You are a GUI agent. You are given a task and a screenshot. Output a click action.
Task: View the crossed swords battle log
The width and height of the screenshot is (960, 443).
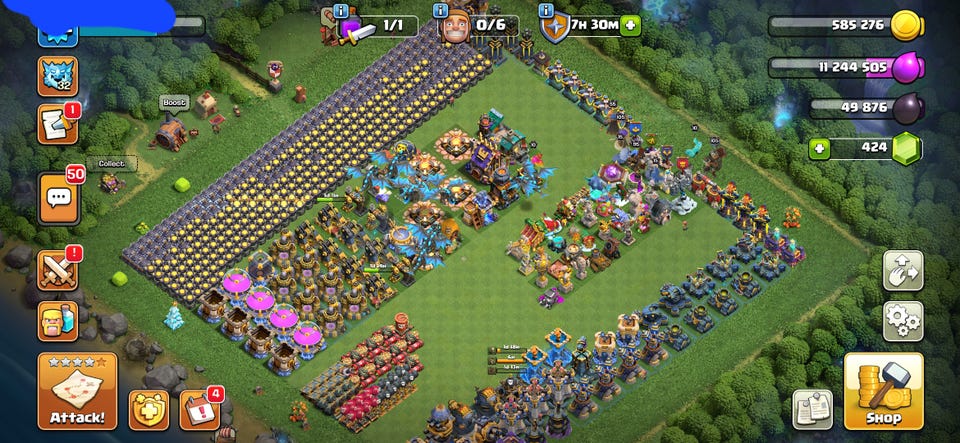tap(57, 270)
